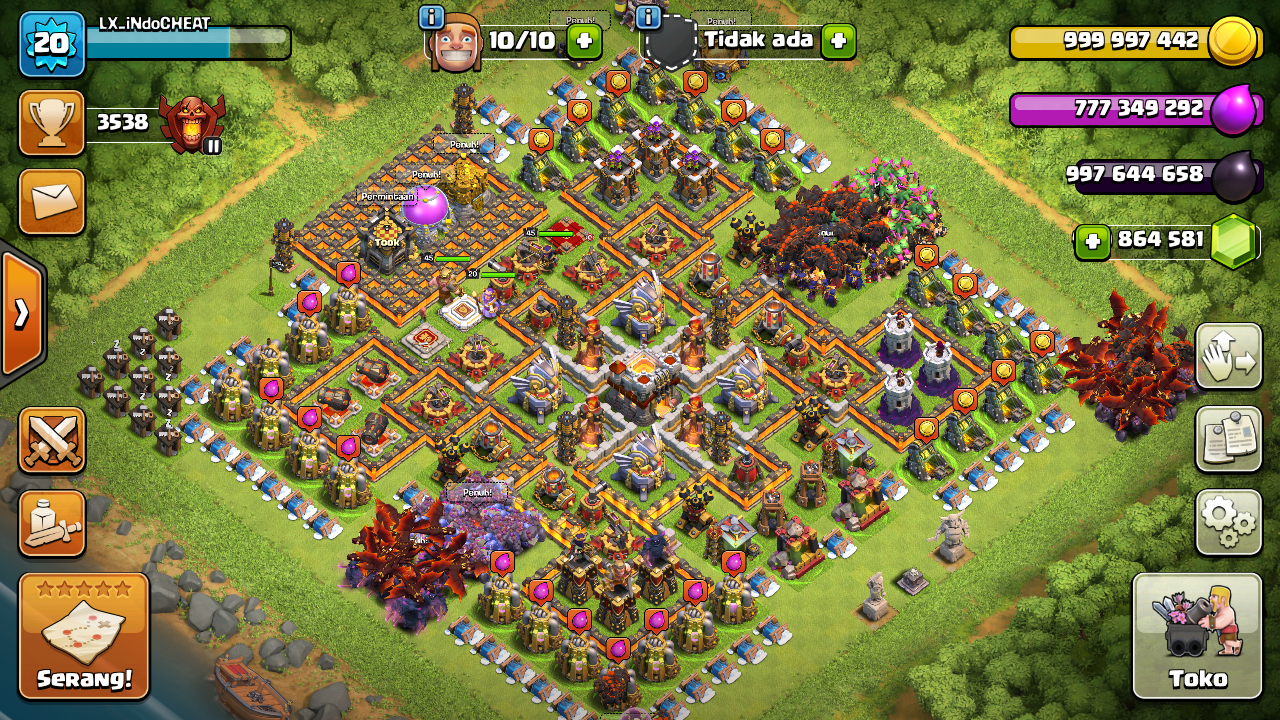Image resolution: width=1280 pixels, height=720 pixels.
Task: Activate the edit layout hand button
Action: pyautogui.click(x=1228, y=356)
